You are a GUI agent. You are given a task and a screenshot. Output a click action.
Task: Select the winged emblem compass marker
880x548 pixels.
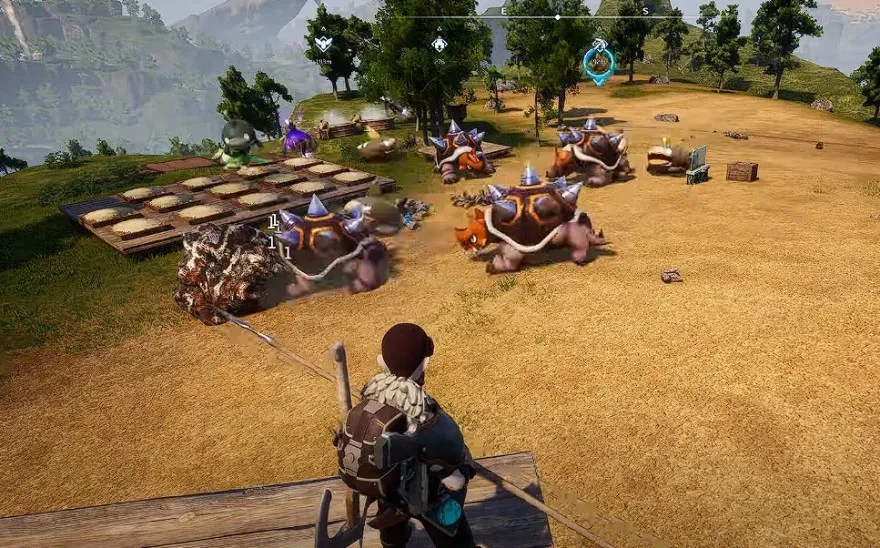[323, 44]
